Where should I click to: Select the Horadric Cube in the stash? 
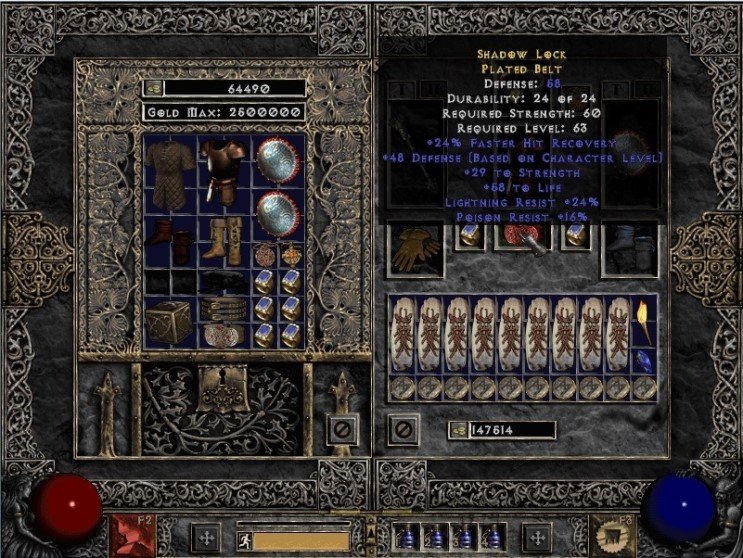coord(169,322)
